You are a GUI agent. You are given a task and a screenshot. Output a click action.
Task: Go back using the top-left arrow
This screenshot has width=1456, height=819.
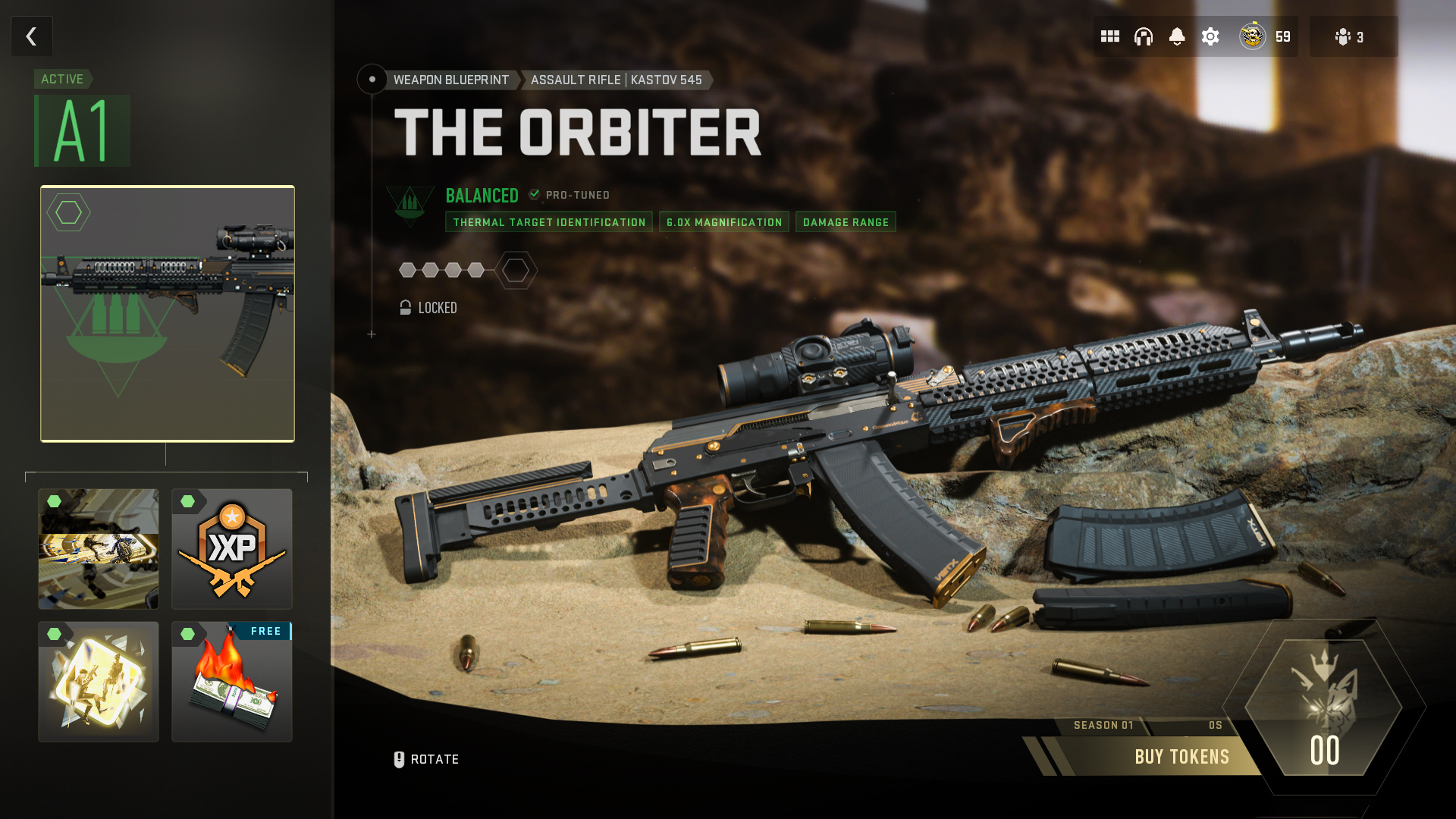click(32, 36)
